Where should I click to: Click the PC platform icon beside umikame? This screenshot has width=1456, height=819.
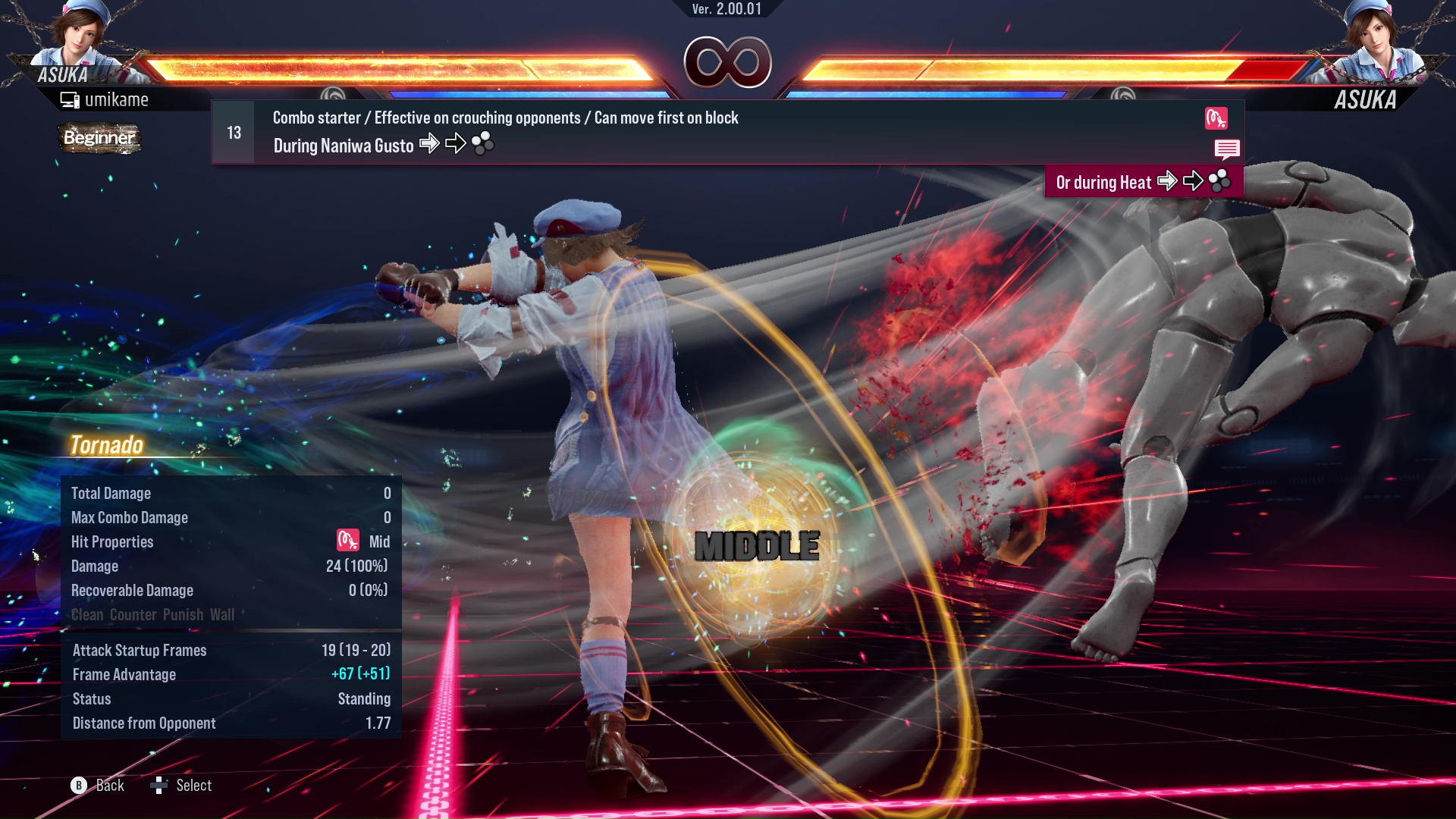69,99
